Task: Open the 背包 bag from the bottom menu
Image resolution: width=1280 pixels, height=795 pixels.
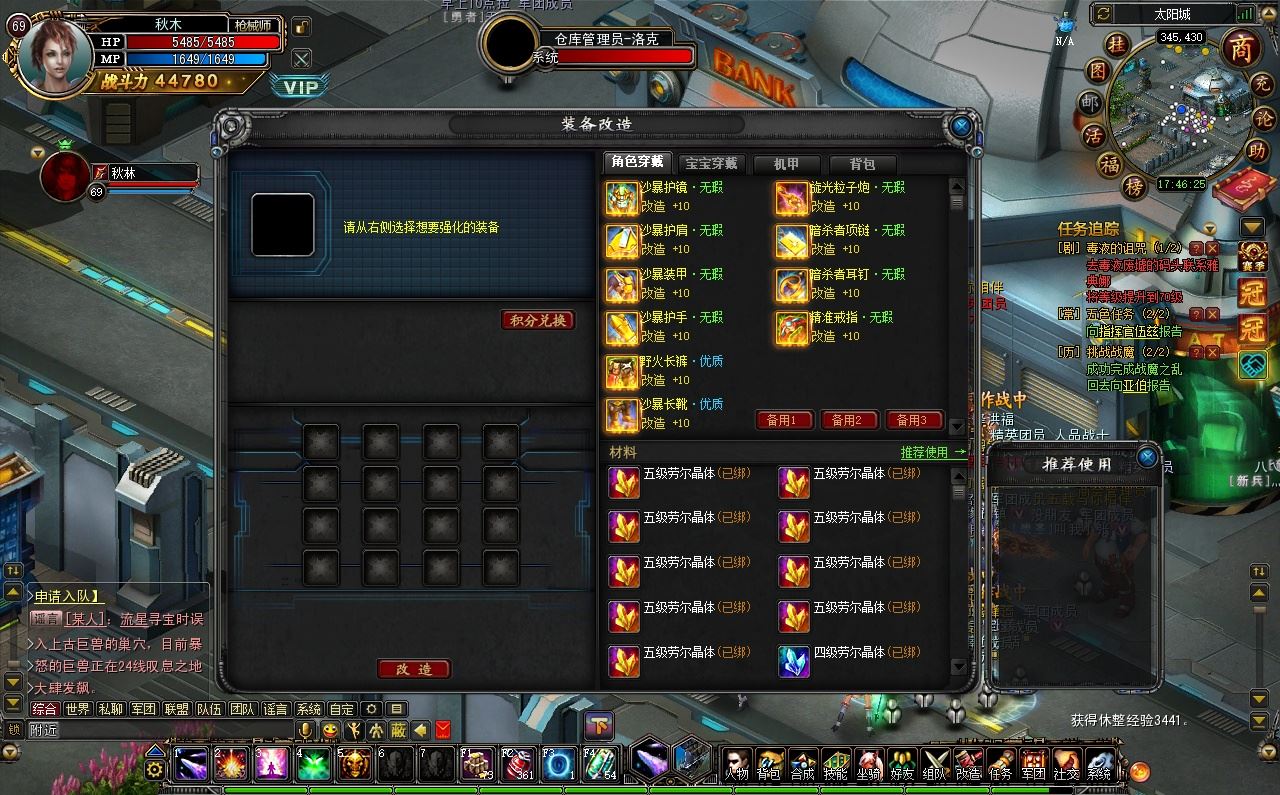Action: click(x=769, y=766)
